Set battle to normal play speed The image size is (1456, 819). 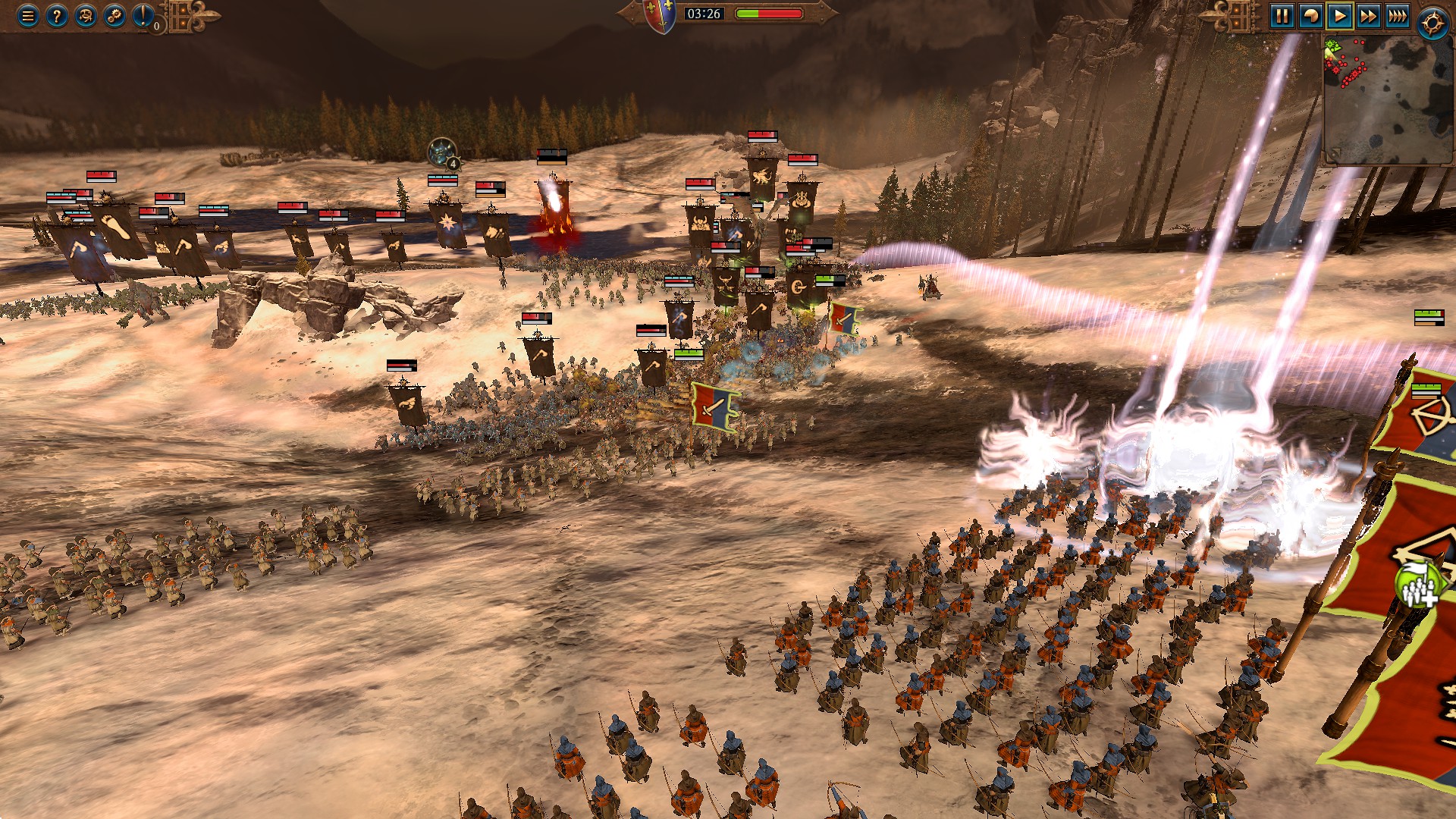point(1339,16)
